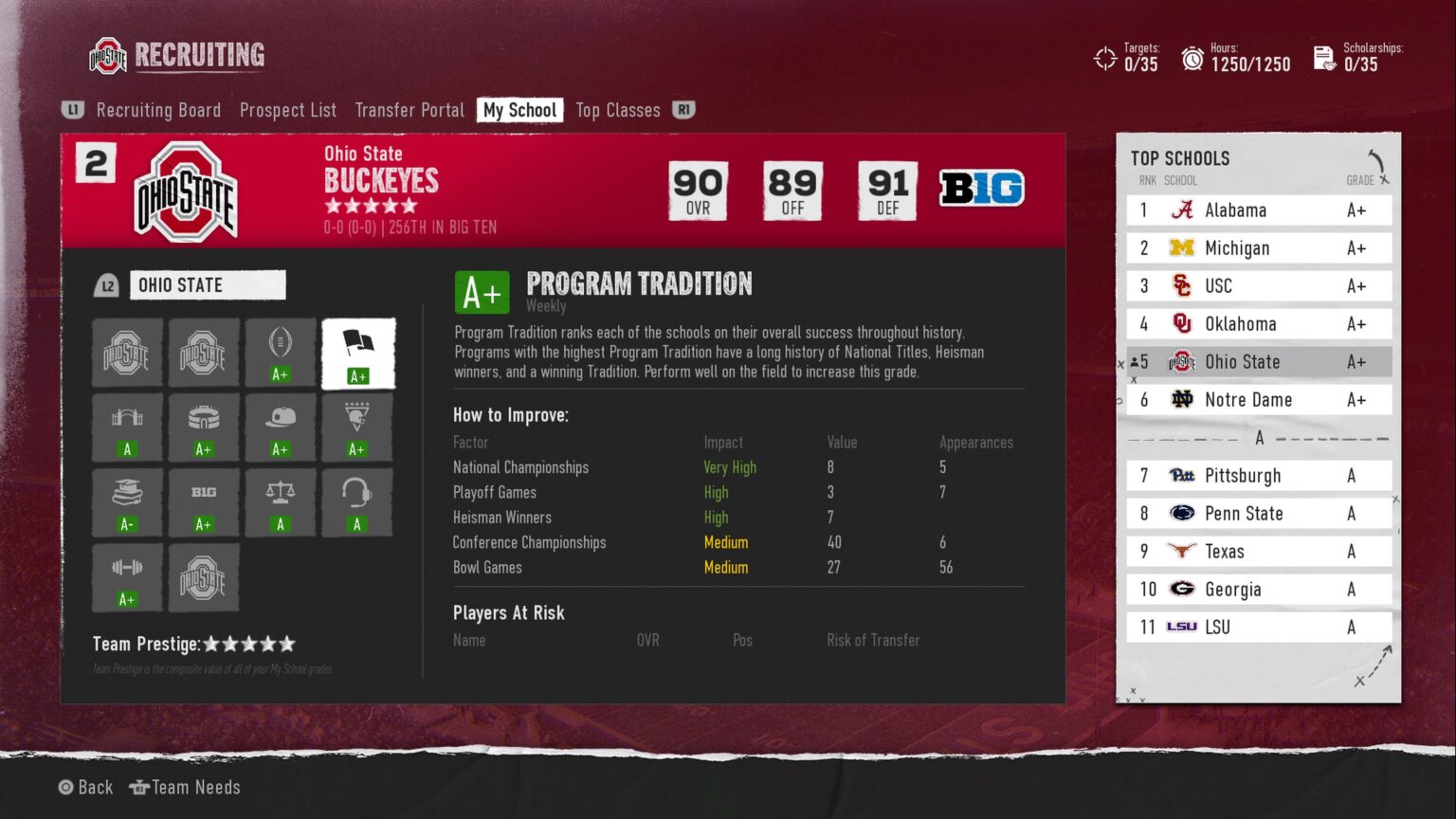1456x819 pixels.
Task: Select the Championships grade icon
Action: 281,353
